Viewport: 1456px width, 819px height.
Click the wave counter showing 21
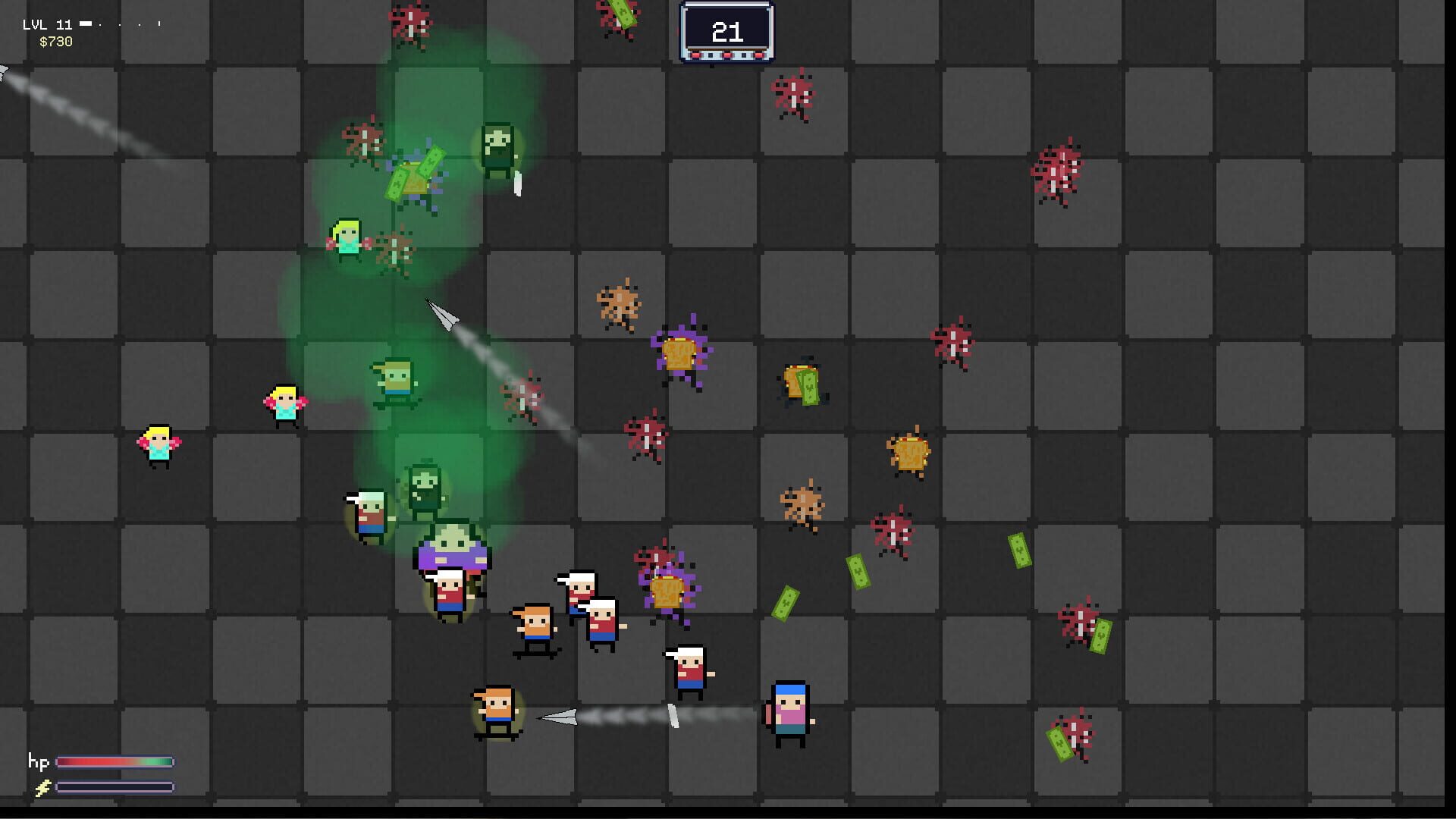pyautogui.click(x=726, y=32)
